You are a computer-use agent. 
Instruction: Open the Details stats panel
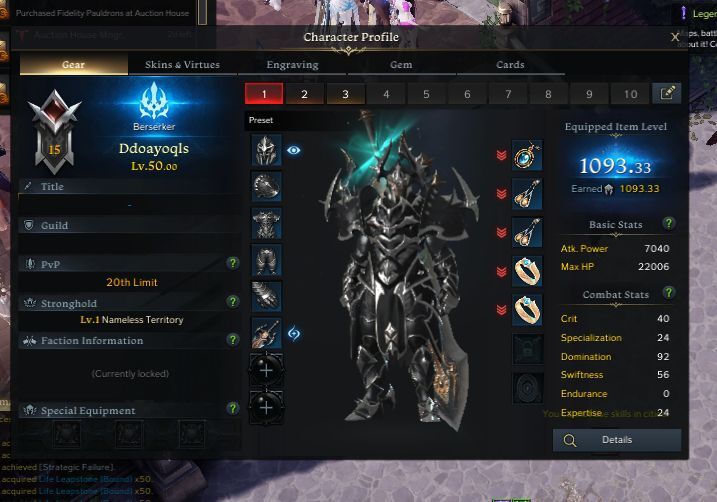tap(616, 440)
